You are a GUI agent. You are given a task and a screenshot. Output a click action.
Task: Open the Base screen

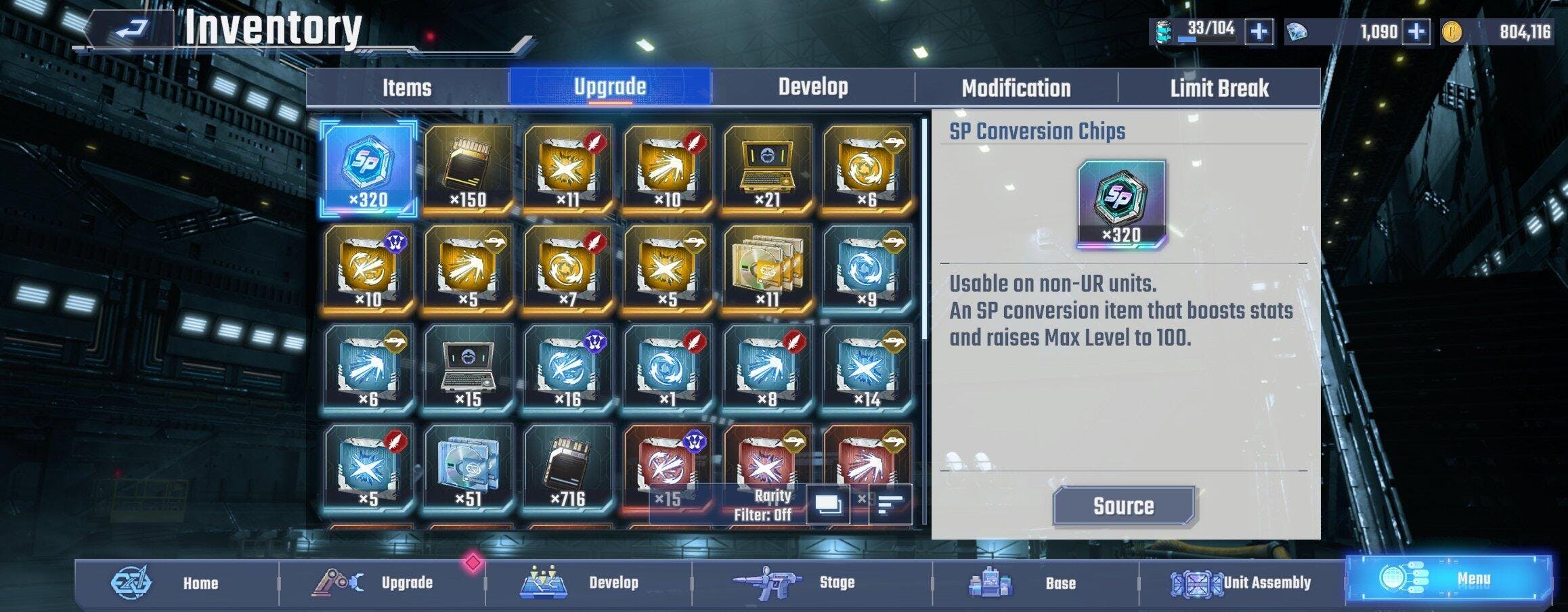[1036, 582]
